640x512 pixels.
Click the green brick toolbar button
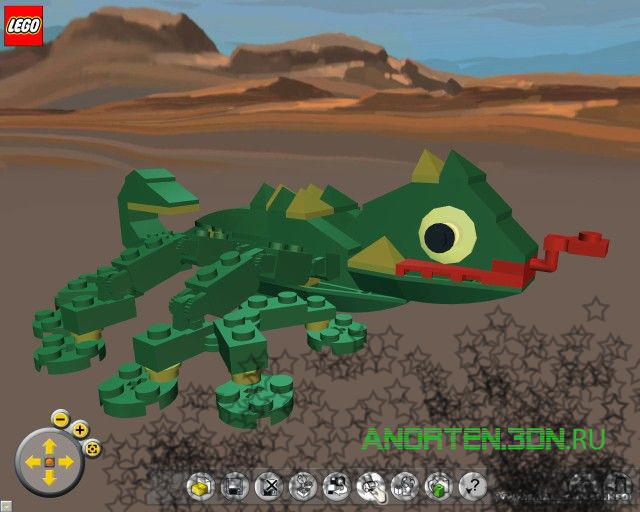pyautogui.click(x=437, y=487)
